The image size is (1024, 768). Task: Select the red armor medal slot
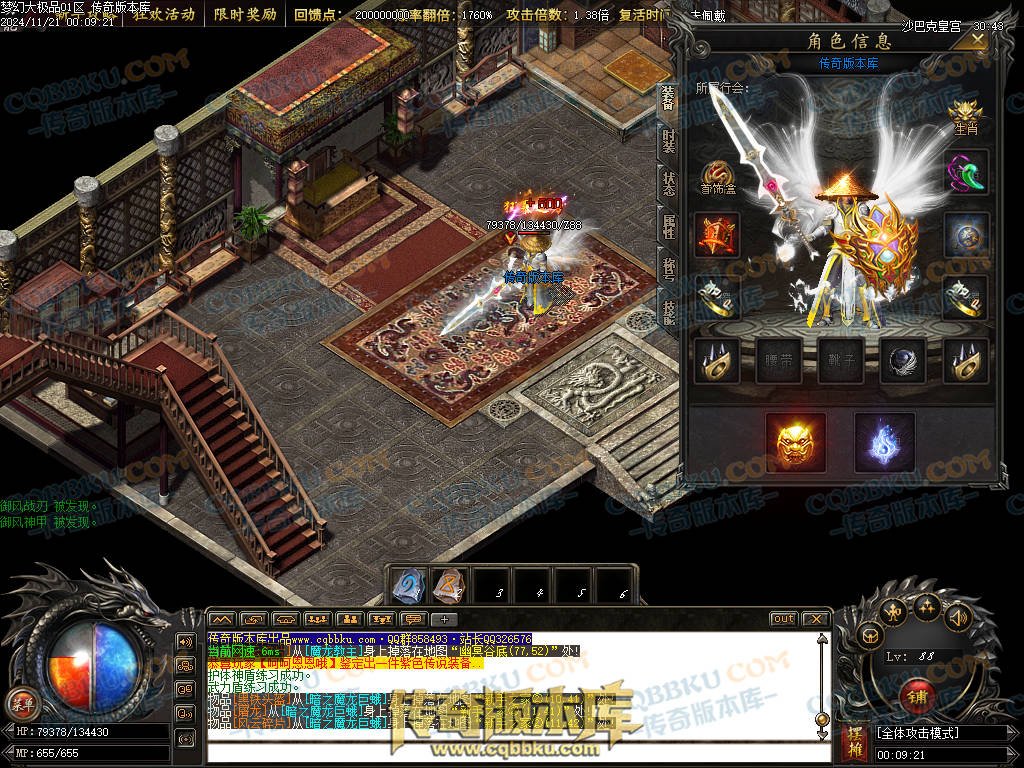point(717,236)
